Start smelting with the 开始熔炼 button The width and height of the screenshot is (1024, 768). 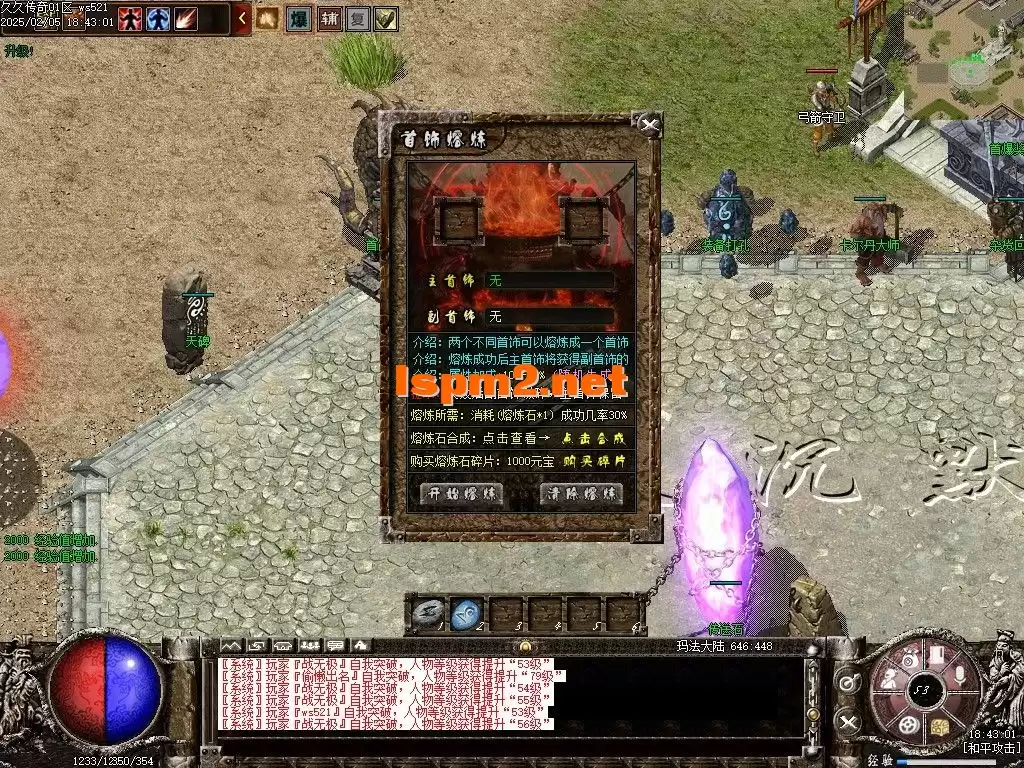(461, 494)
